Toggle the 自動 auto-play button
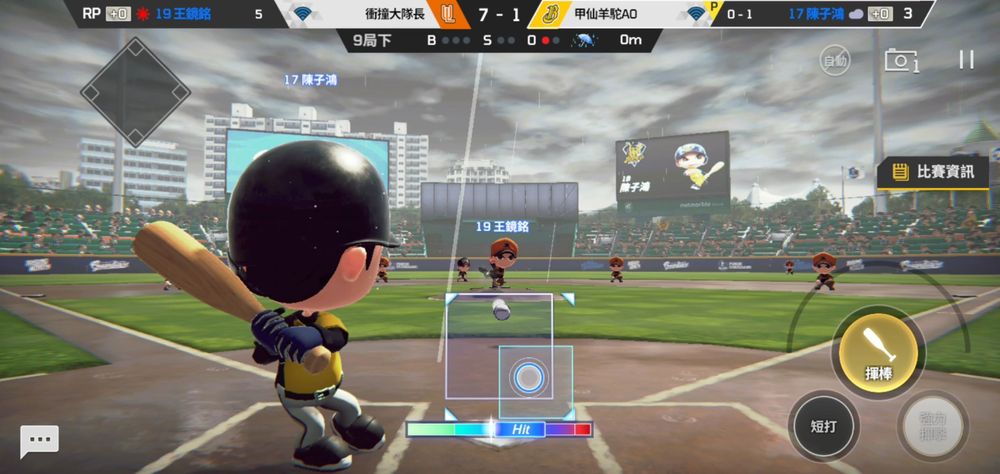 pyautogui.click(x=835, y=61)
